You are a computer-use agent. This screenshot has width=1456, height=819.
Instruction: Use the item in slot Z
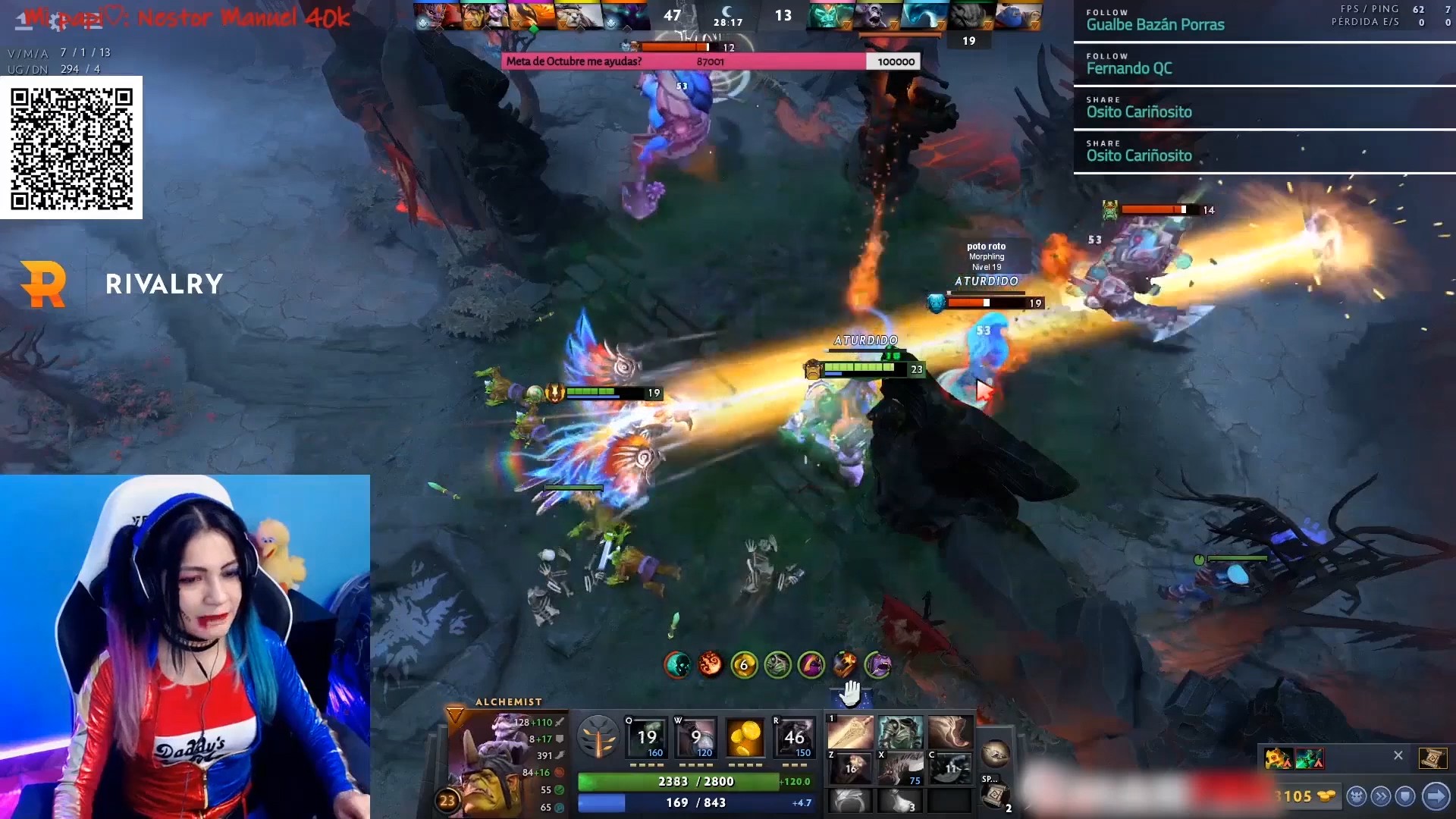point(850,768)
